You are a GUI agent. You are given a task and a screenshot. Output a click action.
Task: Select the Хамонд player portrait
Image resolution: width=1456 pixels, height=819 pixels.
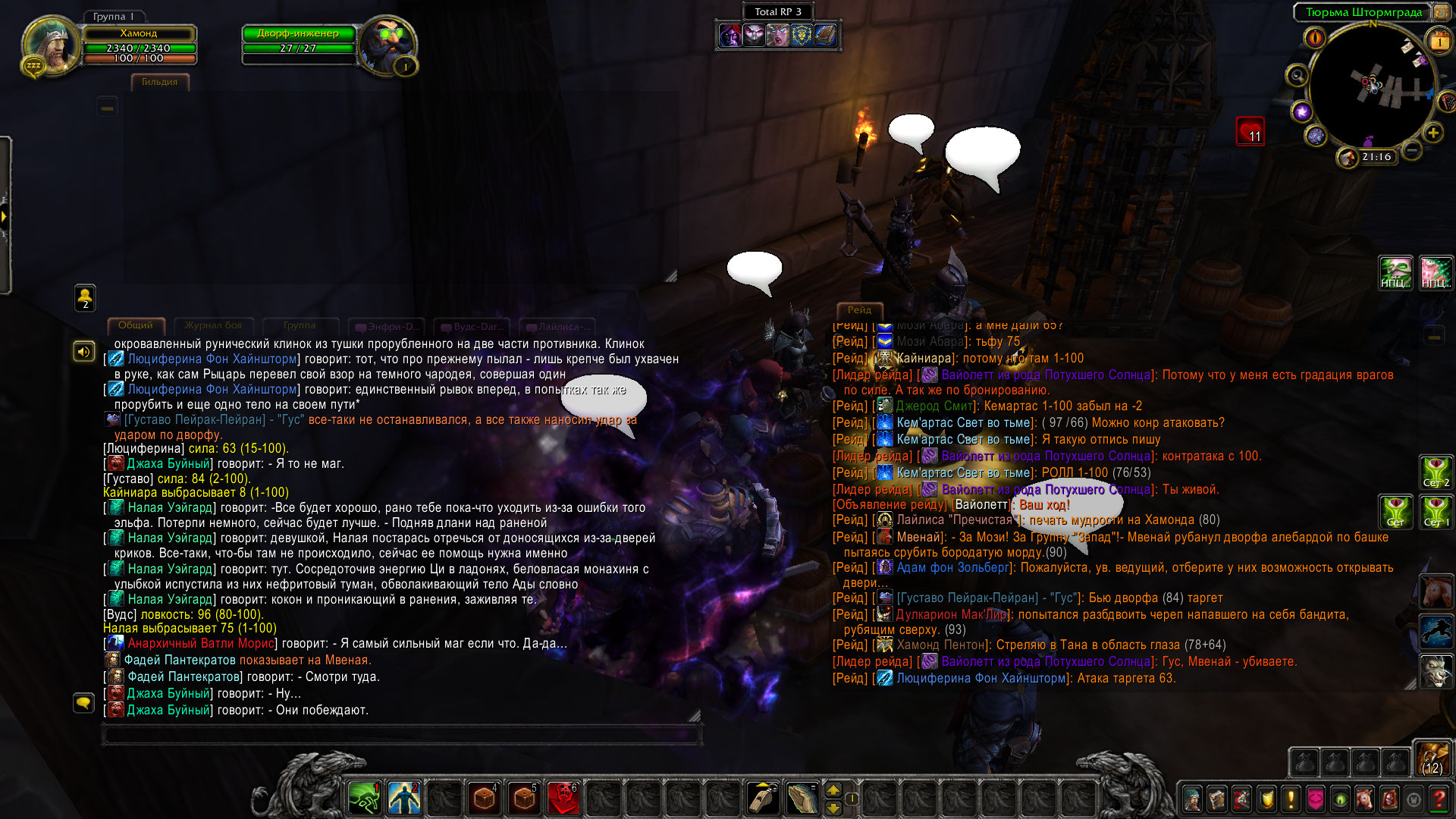tap(50, 44)
